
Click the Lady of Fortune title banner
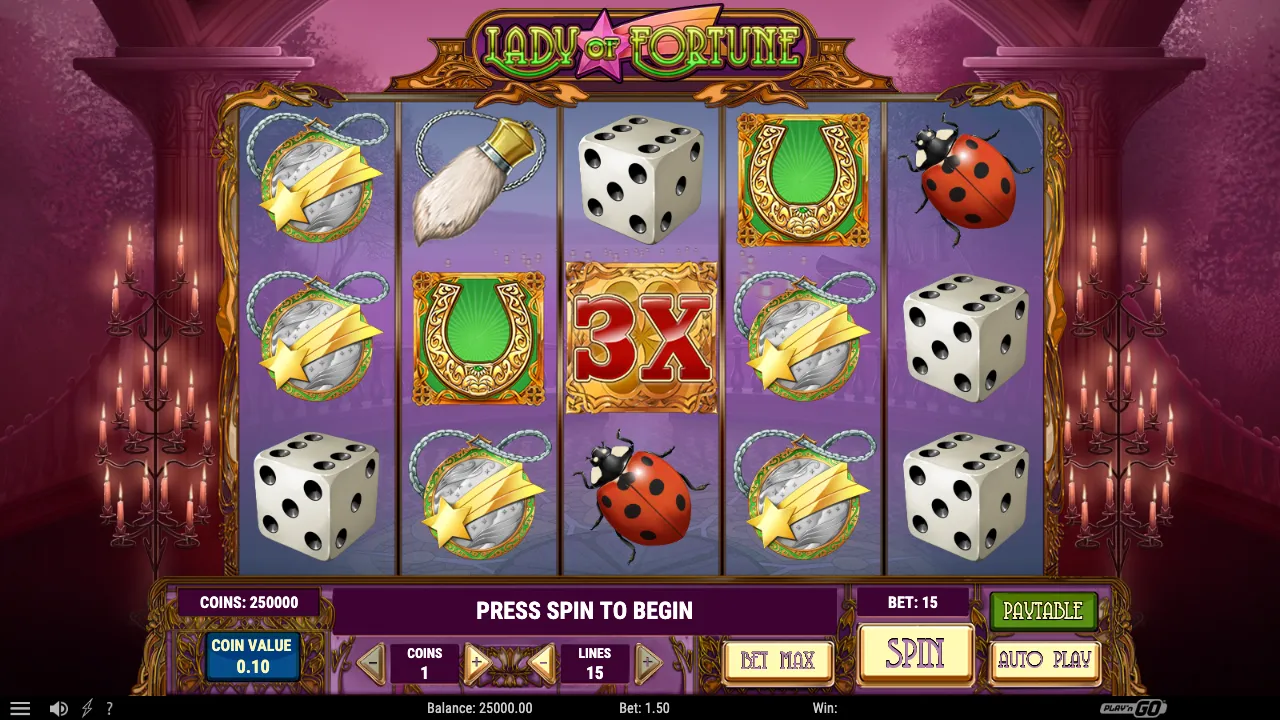[x=640, y=45]
